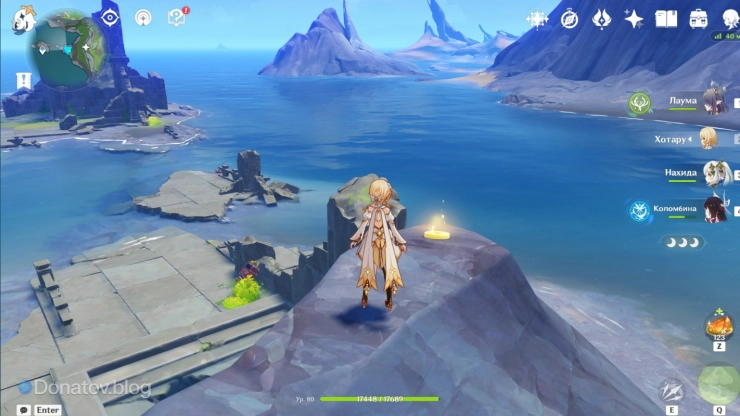Open the battle pass winged icon
Screen dimensions: 740x416
pyautogui.click(x=602, y=19)
